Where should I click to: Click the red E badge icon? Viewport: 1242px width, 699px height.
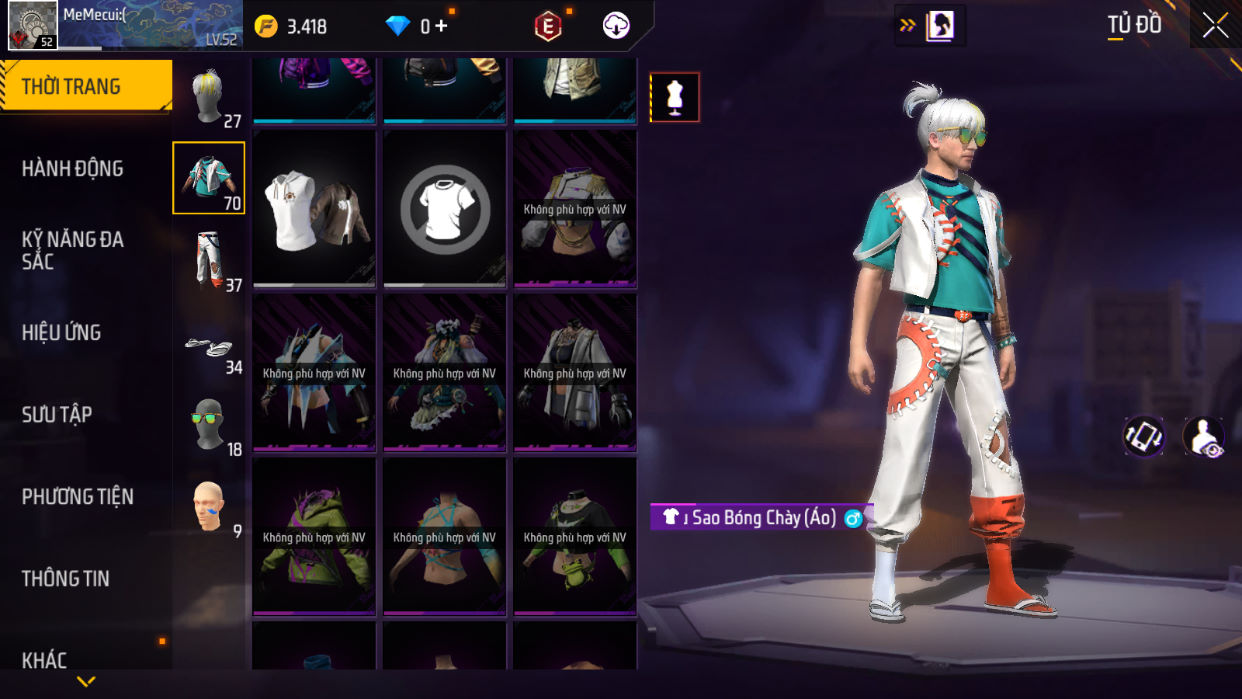548,27
